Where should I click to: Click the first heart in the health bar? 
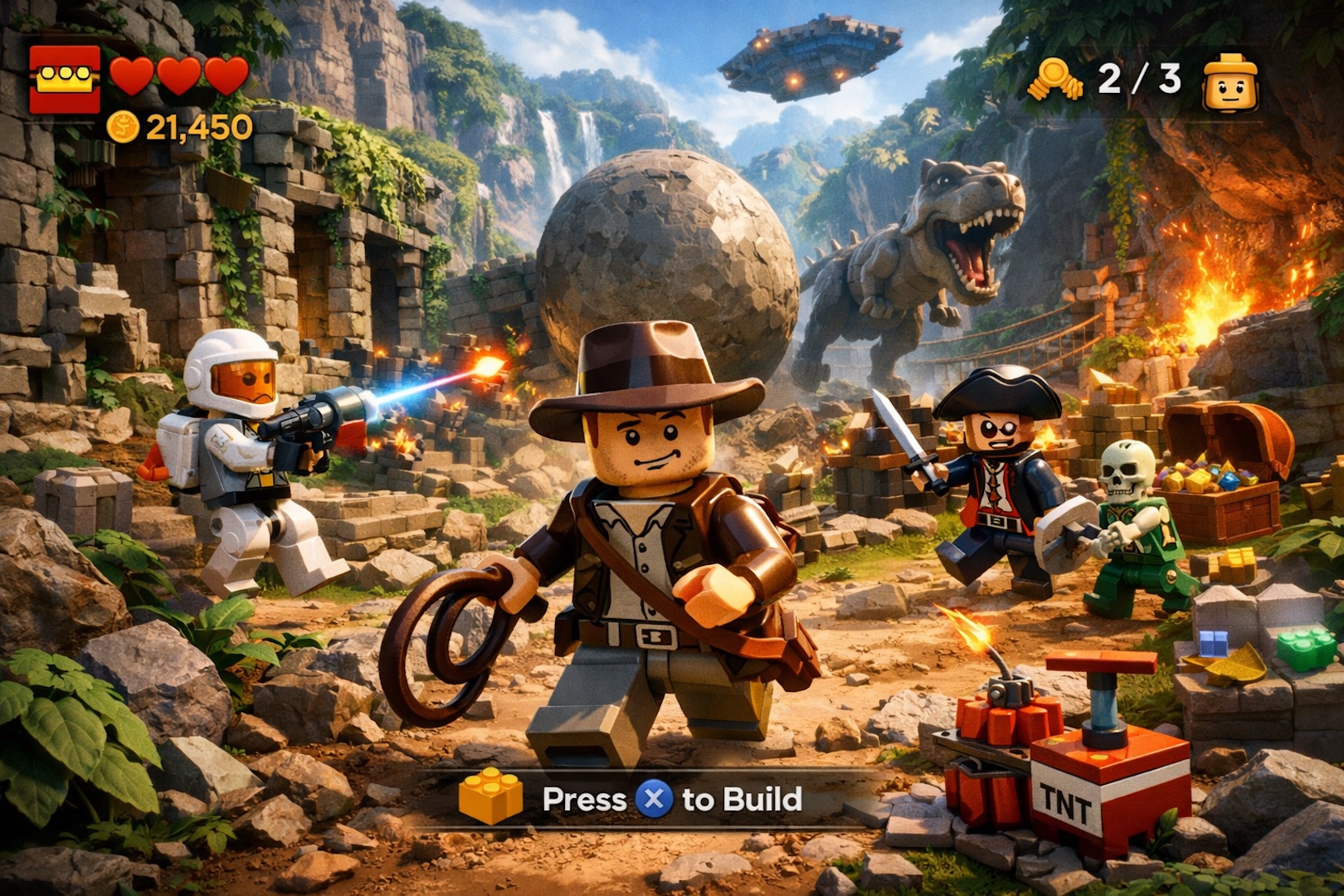tap(133, 75)
